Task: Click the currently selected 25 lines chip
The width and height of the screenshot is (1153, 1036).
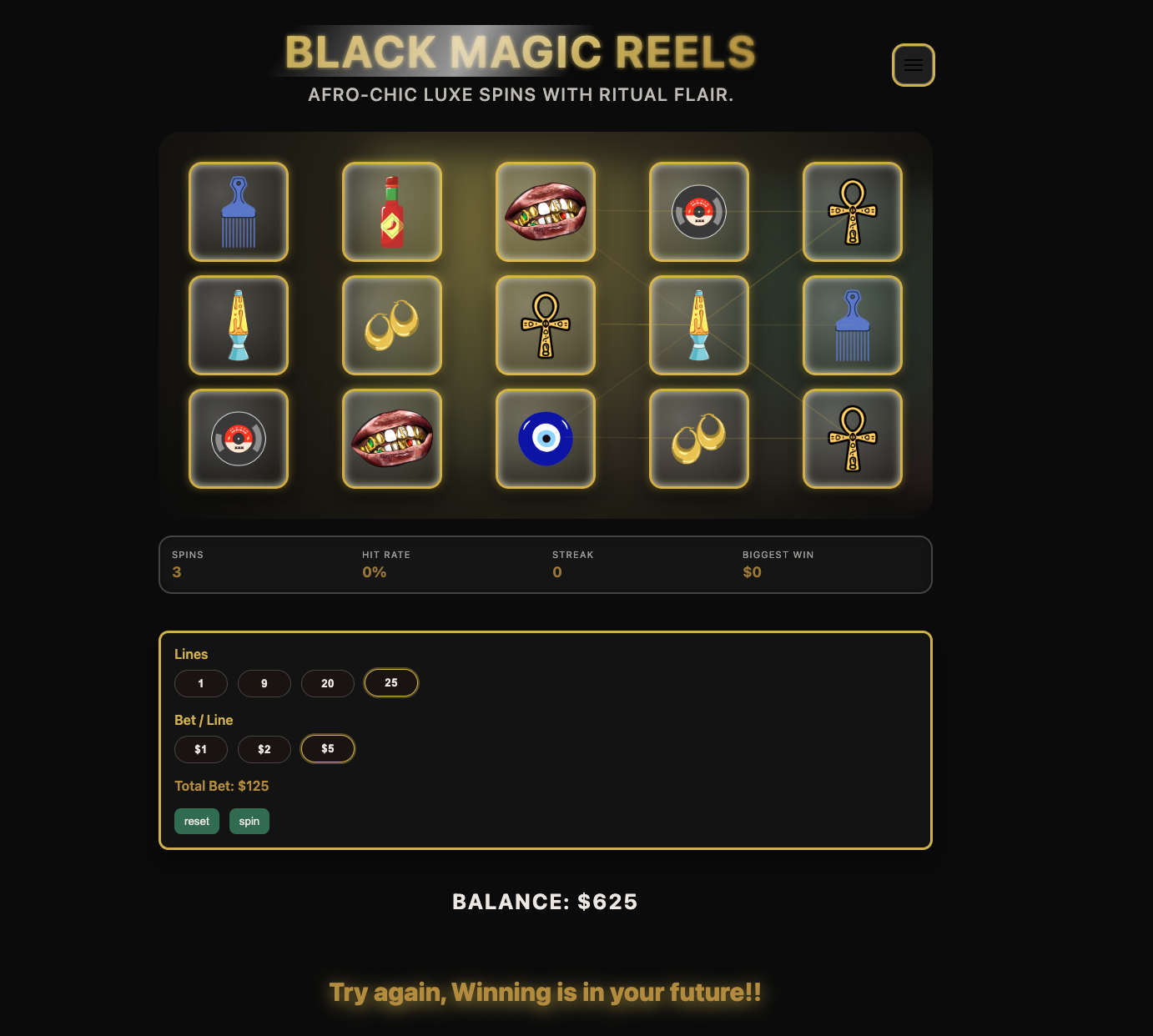Action: [390, 682]
